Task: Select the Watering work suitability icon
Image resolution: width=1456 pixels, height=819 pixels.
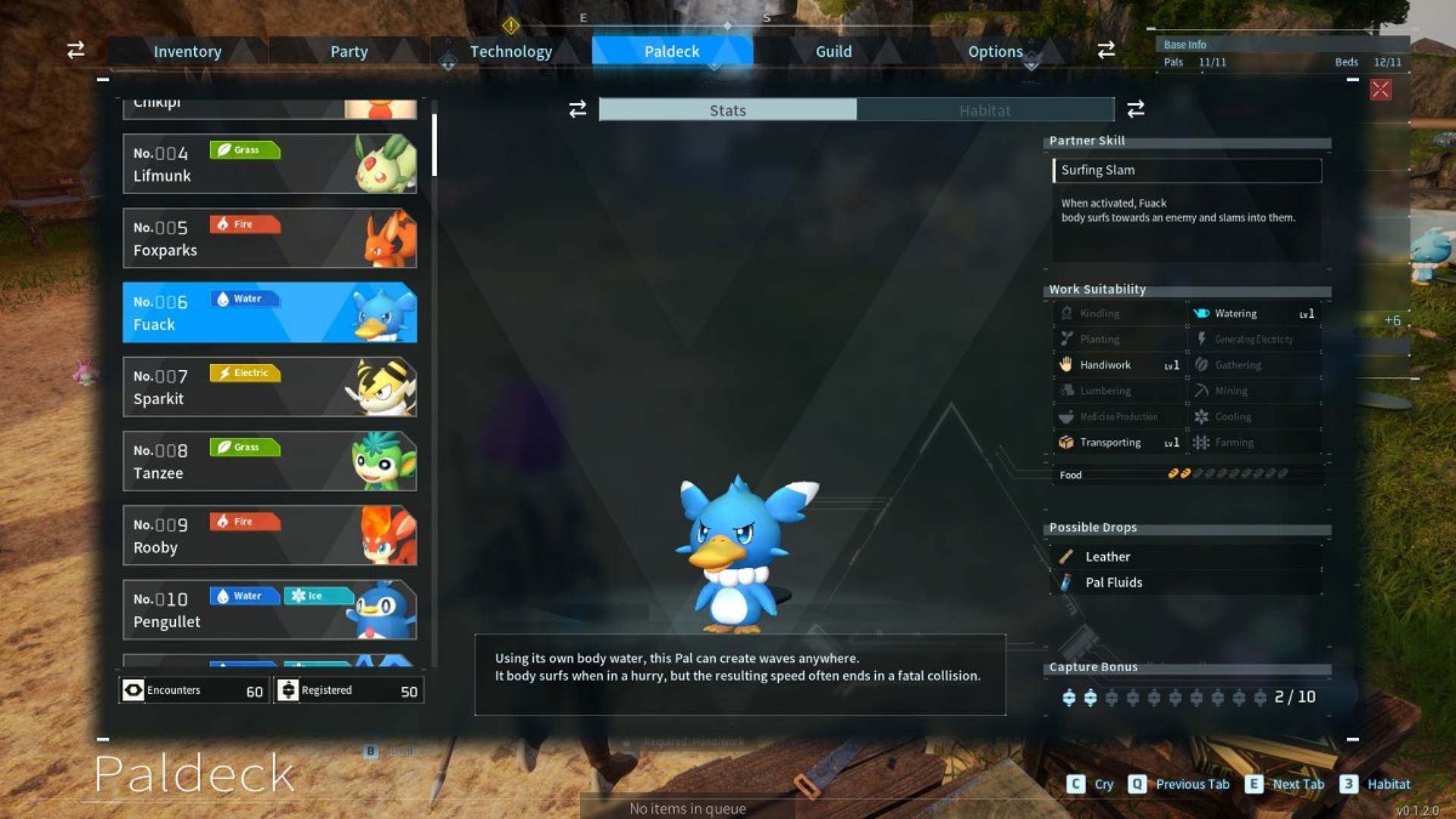Action: pyautogui.click(x=1200, y=313)
